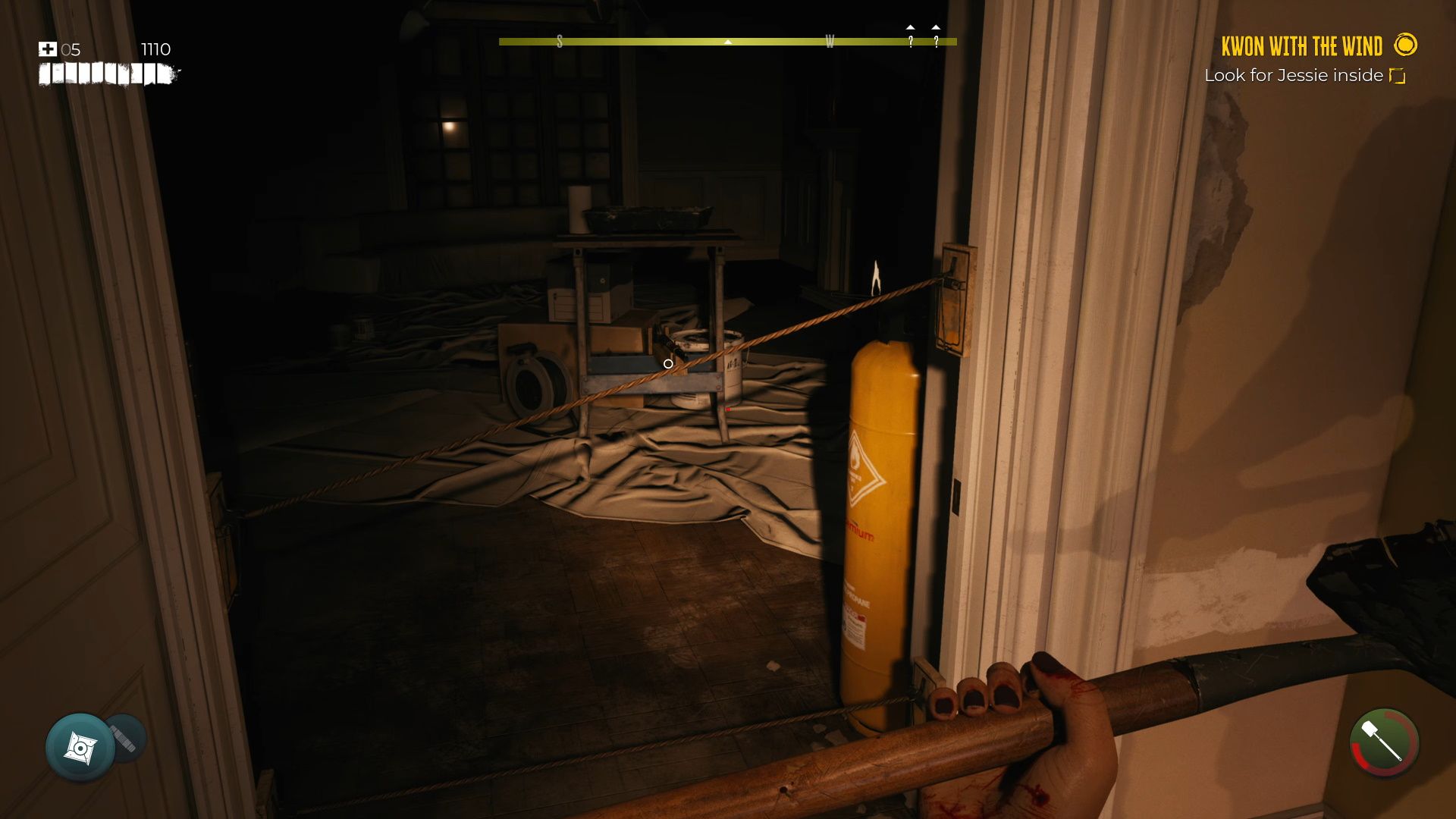
Task: Click the white health bar segments
Action: coord(106,75)
